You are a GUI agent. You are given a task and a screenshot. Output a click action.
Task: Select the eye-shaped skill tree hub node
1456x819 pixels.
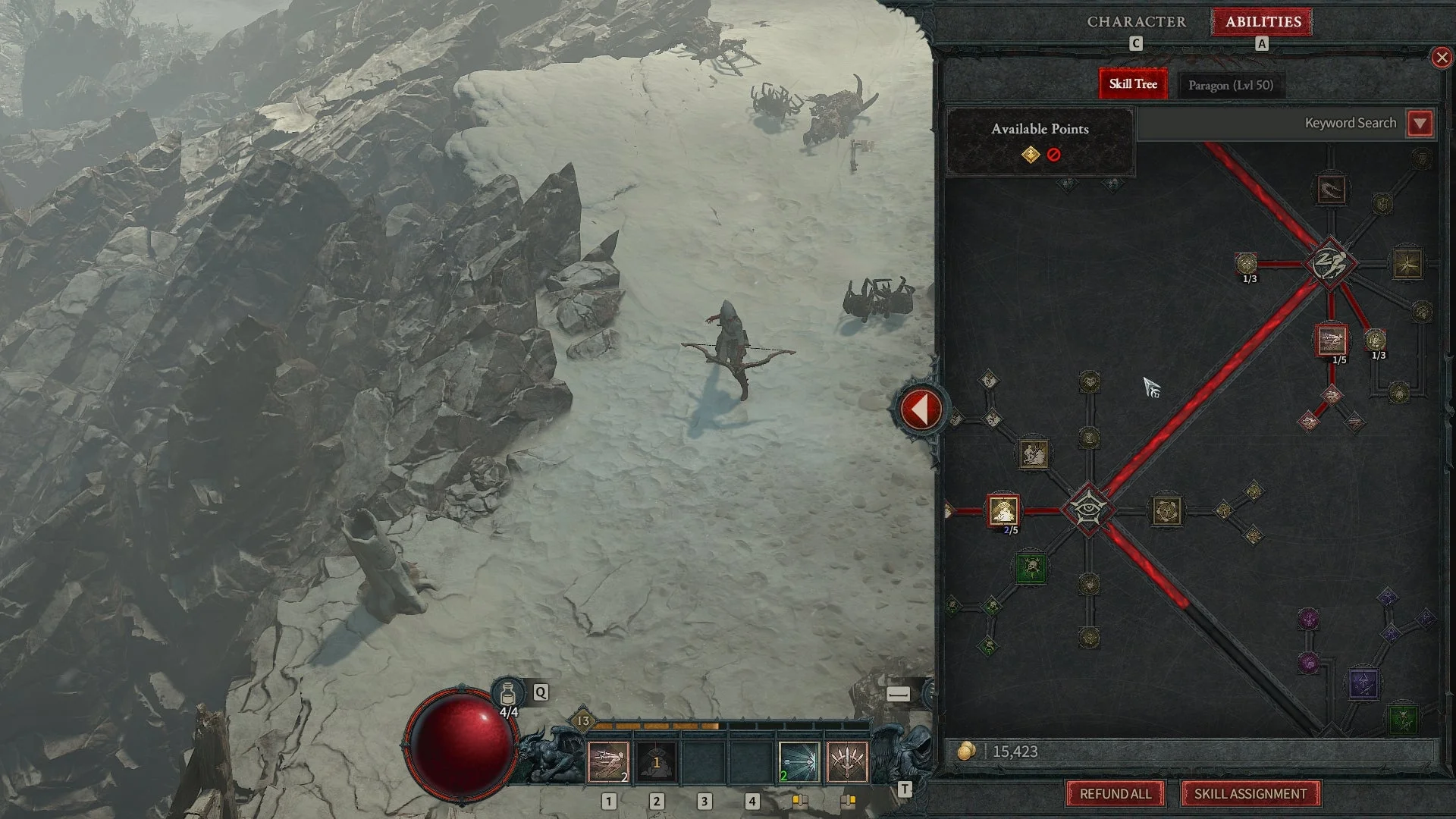(1088, 509)
